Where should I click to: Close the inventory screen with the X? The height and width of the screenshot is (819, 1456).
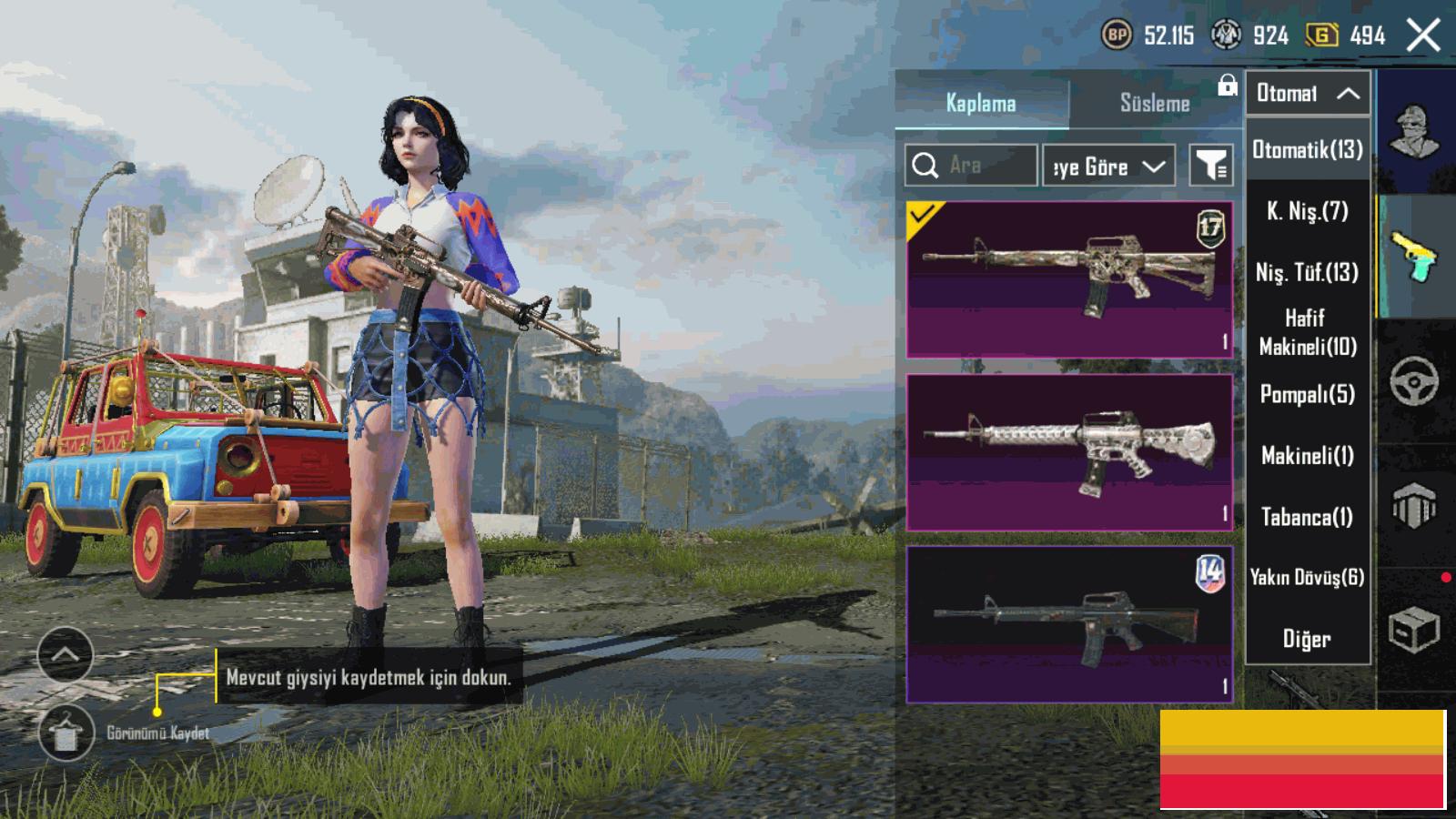(1423, 36)
